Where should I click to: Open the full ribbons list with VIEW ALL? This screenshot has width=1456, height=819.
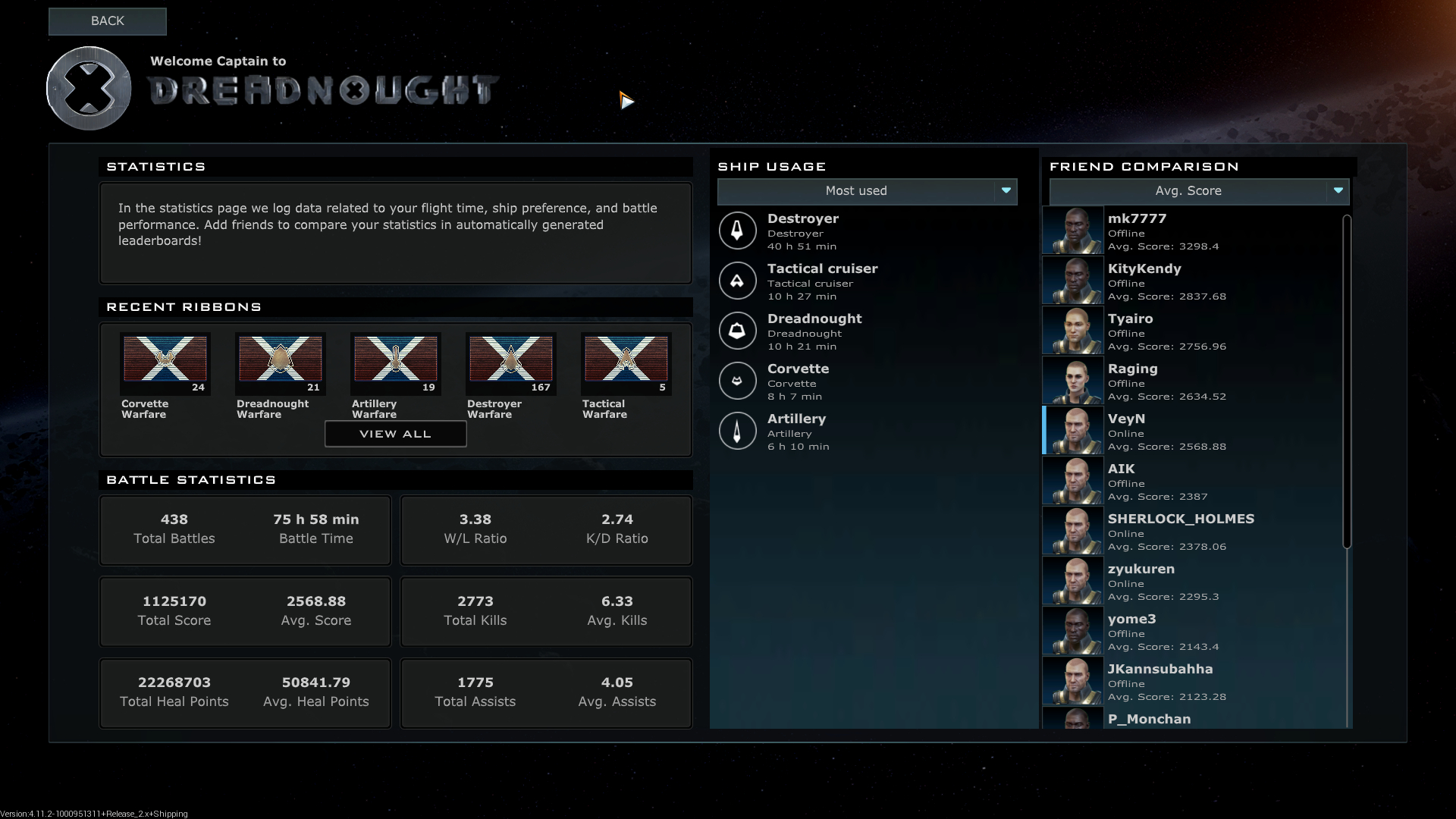click(x=395, y=434)
